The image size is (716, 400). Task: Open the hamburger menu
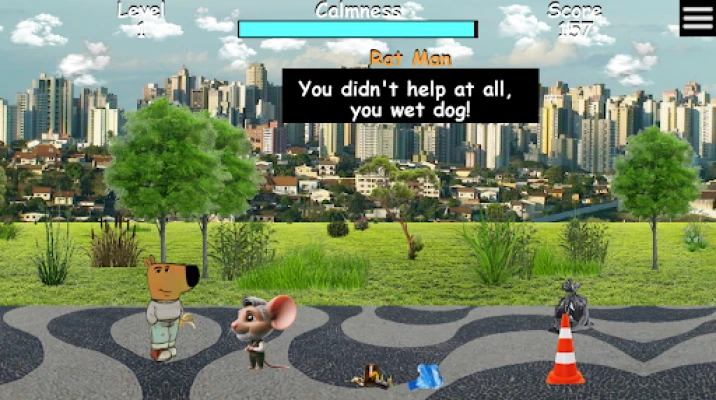697,18
